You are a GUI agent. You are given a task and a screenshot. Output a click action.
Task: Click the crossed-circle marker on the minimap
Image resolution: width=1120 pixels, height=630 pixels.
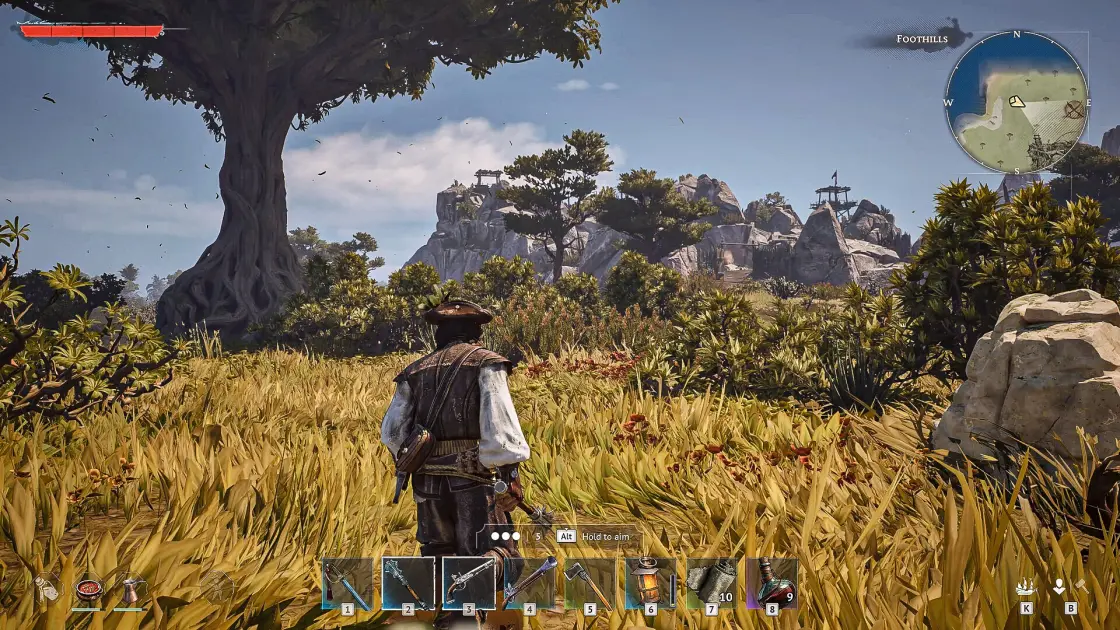[x=1073, y=108]
